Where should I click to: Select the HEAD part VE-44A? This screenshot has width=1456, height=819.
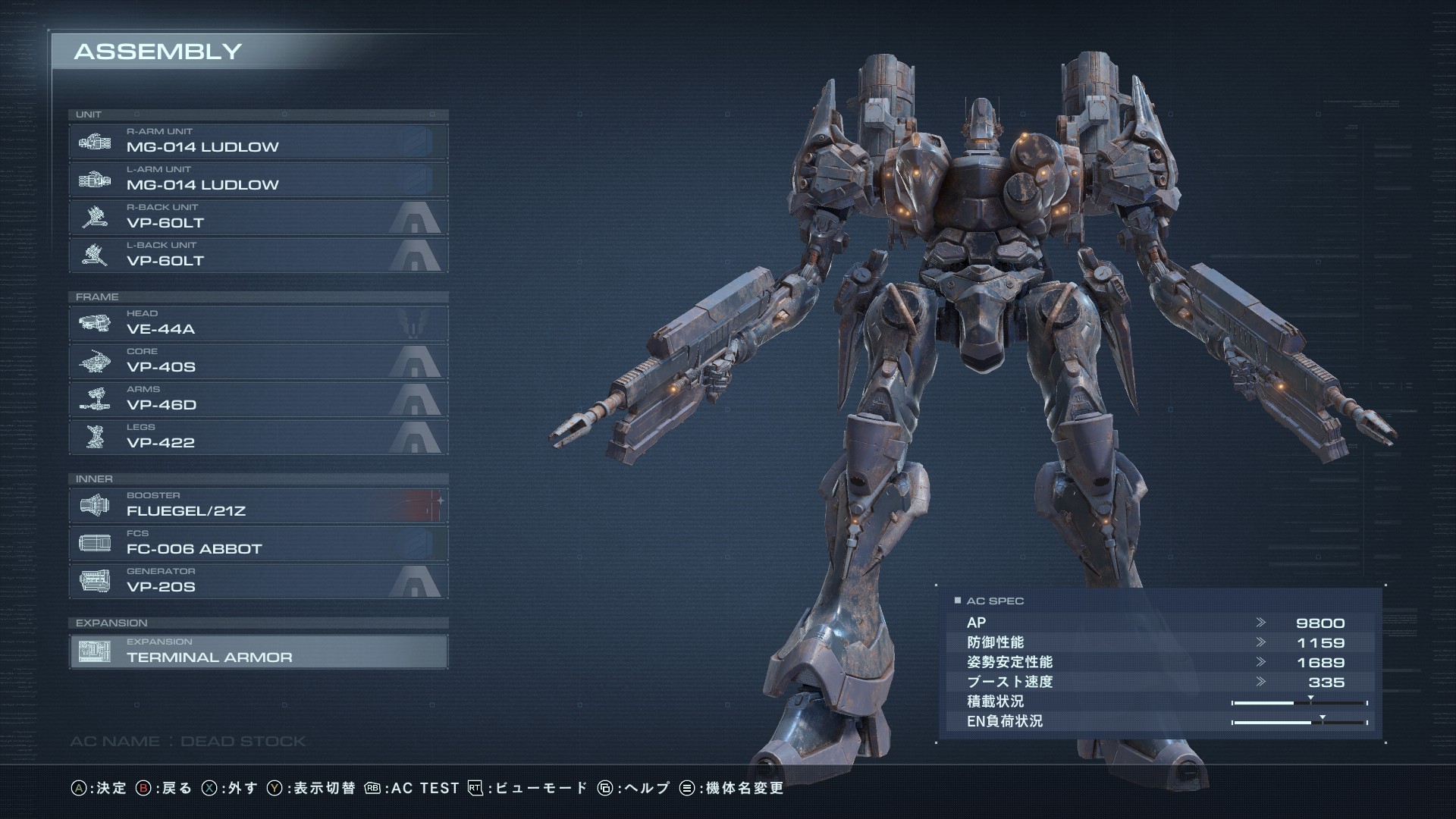click(258, 324)
